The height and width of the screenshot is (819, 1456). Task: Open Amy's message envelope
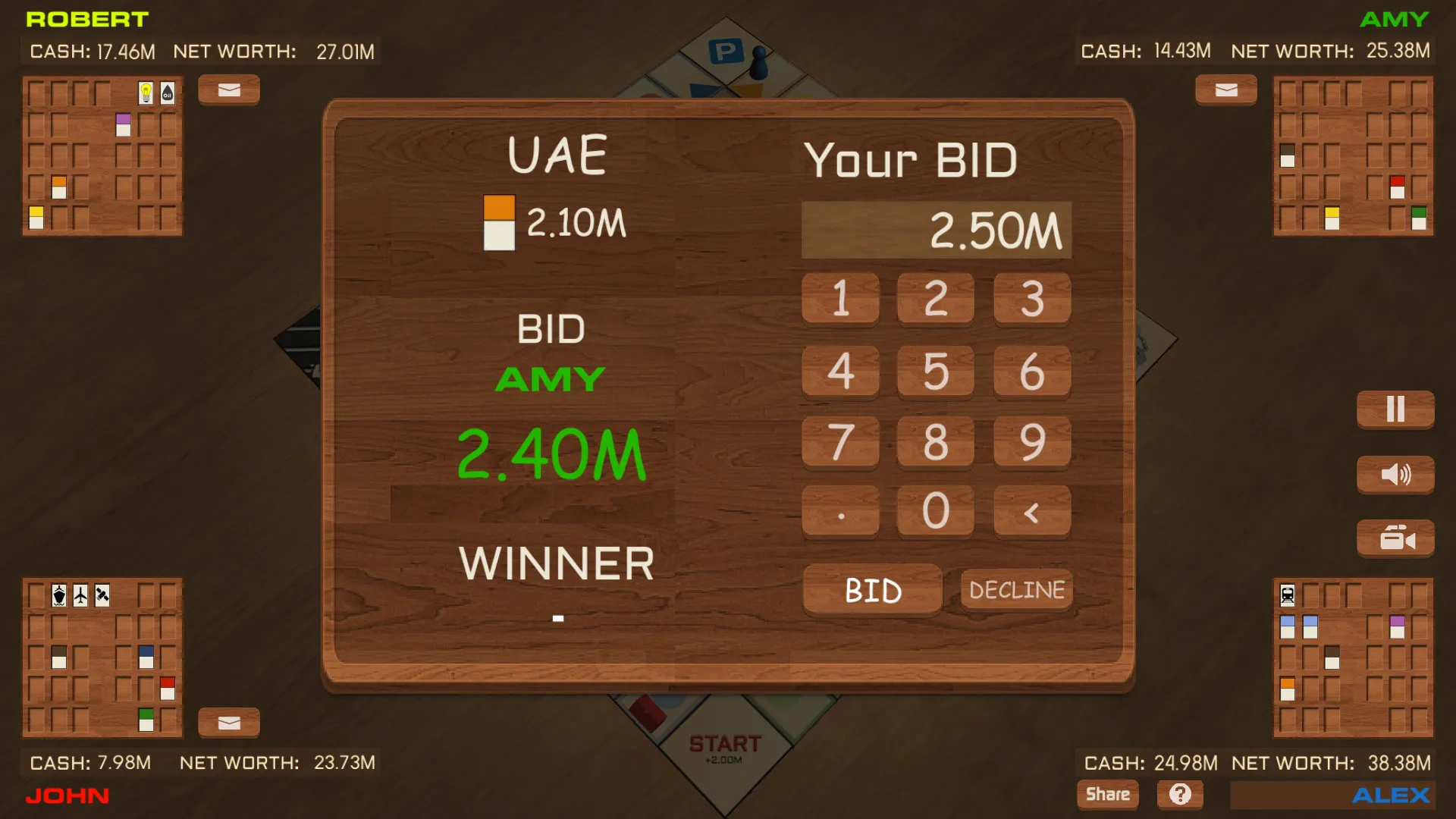tap(1225, 89)
